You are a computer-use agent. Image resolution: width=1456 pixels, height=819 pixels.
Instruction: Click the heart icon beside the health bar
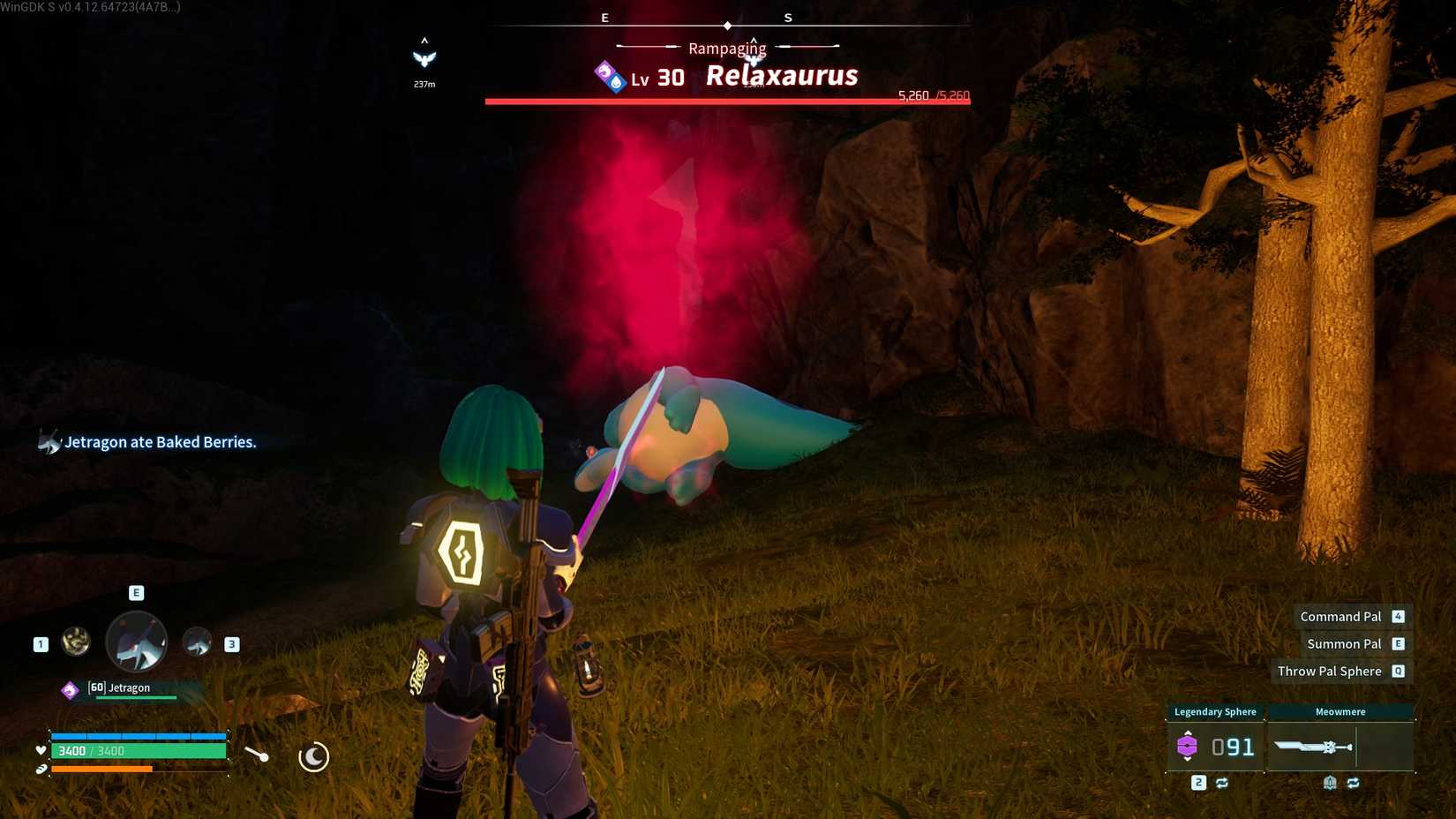click(x=41, y=750)
